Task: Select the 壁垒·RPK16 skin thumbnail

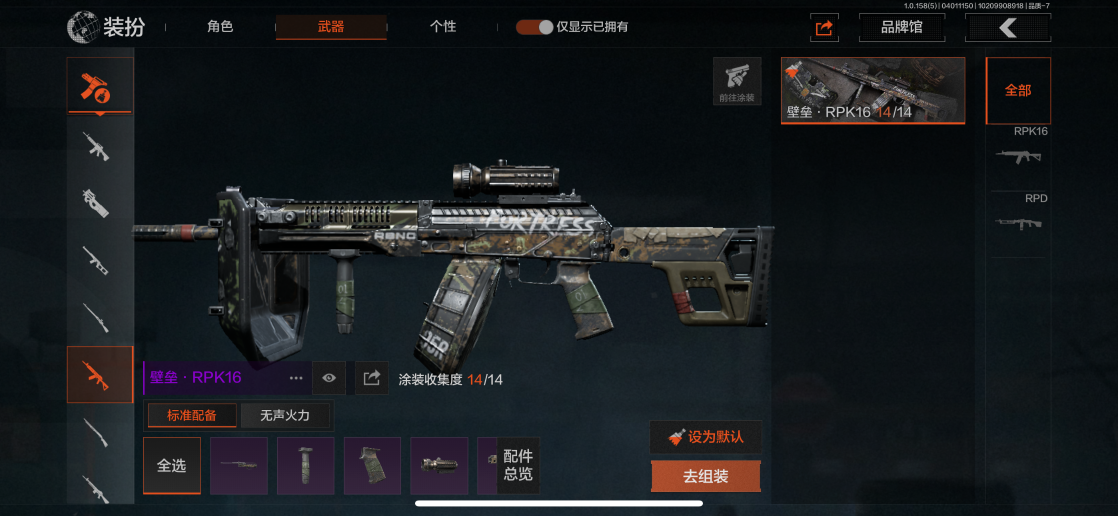Action: (x=872, y=90)
